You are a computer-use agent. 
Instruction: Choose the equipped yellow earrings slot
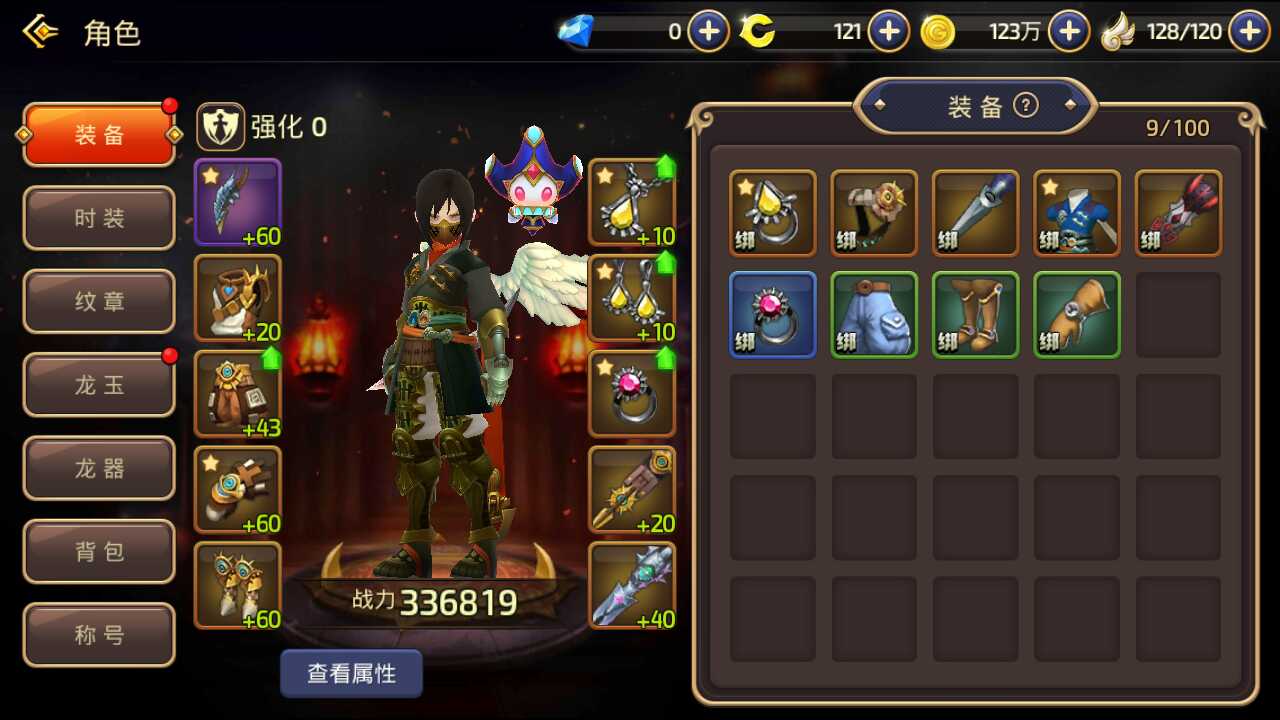[632, 298]
